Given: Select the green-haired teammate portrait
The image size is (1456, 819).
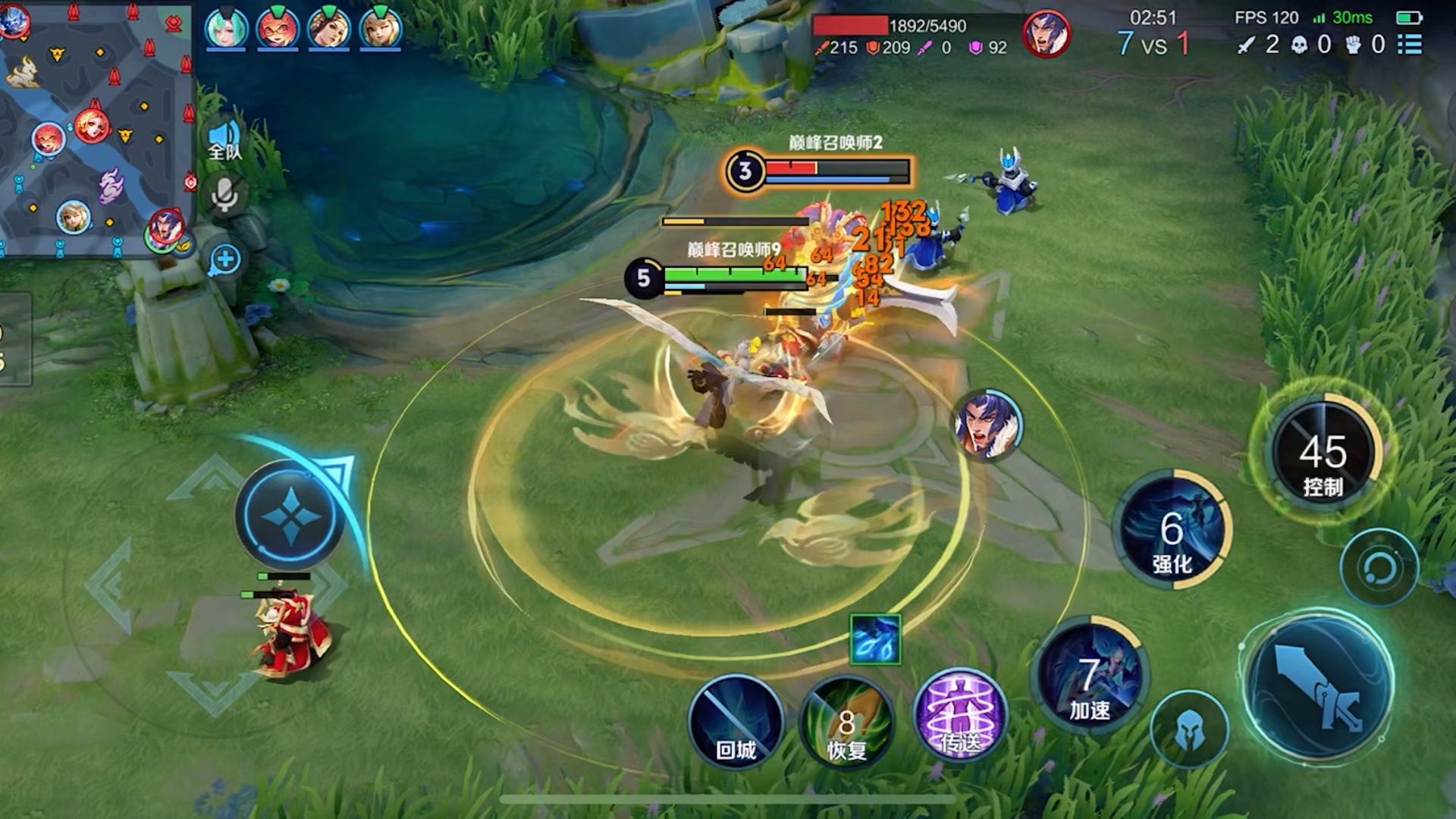Looking at the screenshot, I should tap(226, 28).
